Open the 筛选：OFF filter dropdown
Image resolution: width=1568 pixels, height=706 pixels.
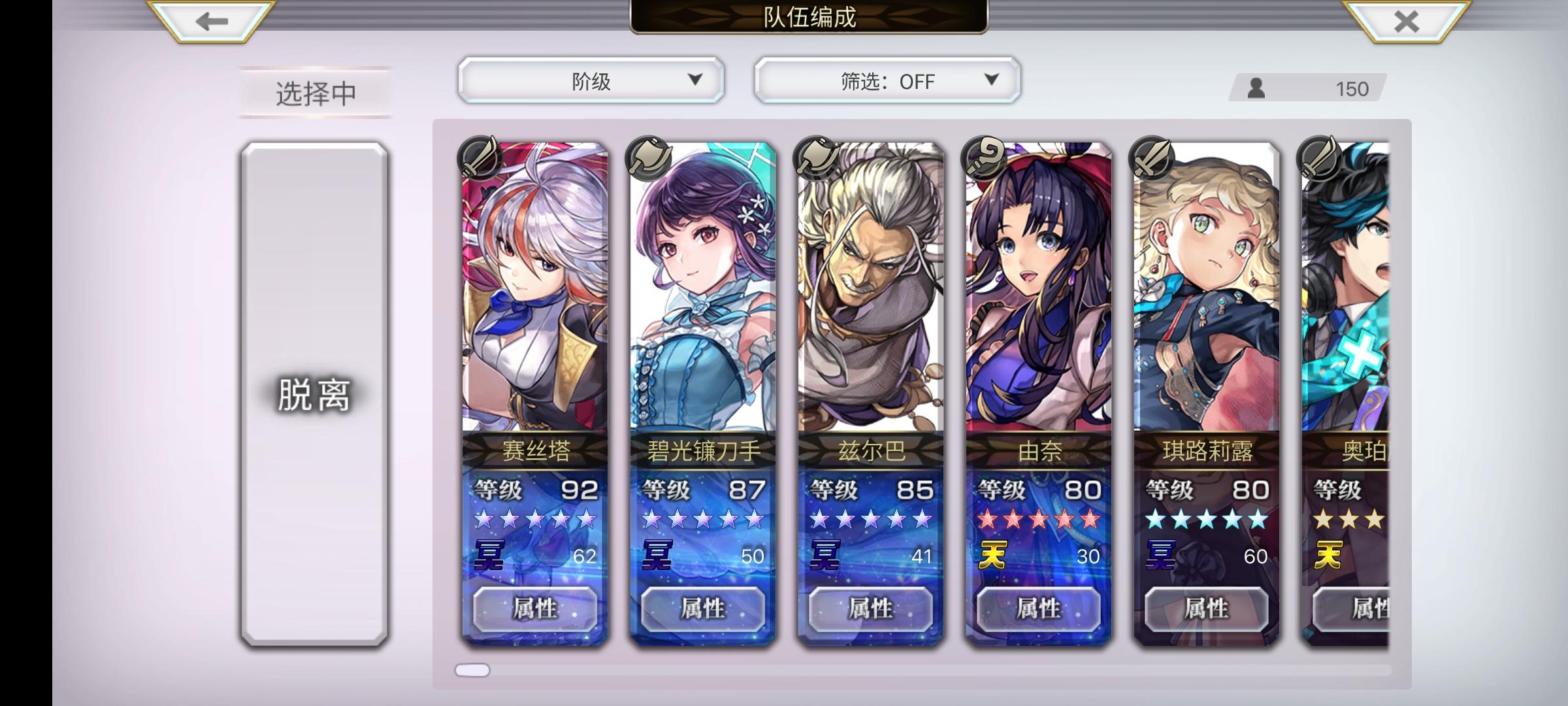[885, 80]
